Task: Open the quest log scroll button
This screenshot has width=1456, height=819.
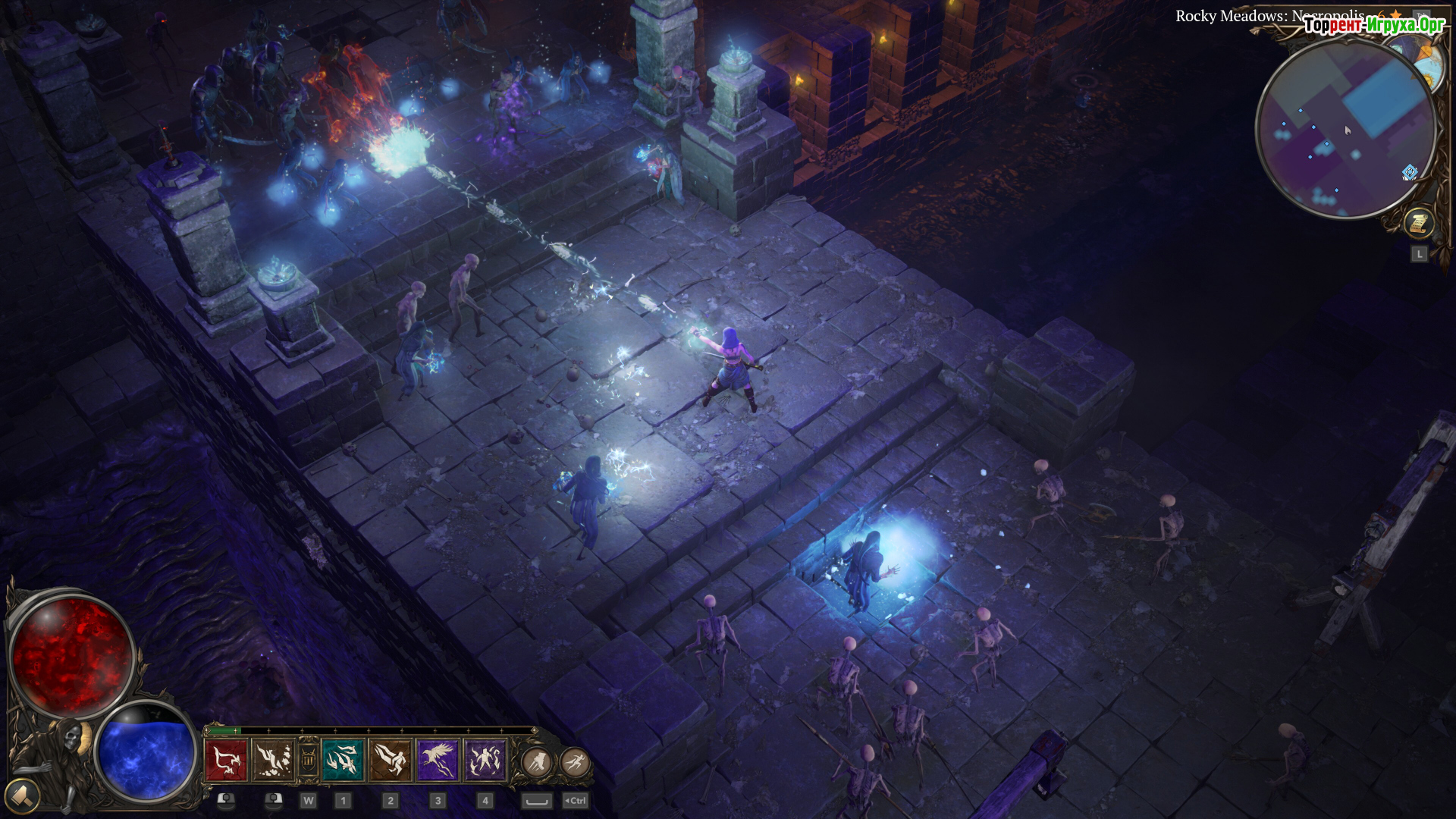Action: pos(1418,224)
